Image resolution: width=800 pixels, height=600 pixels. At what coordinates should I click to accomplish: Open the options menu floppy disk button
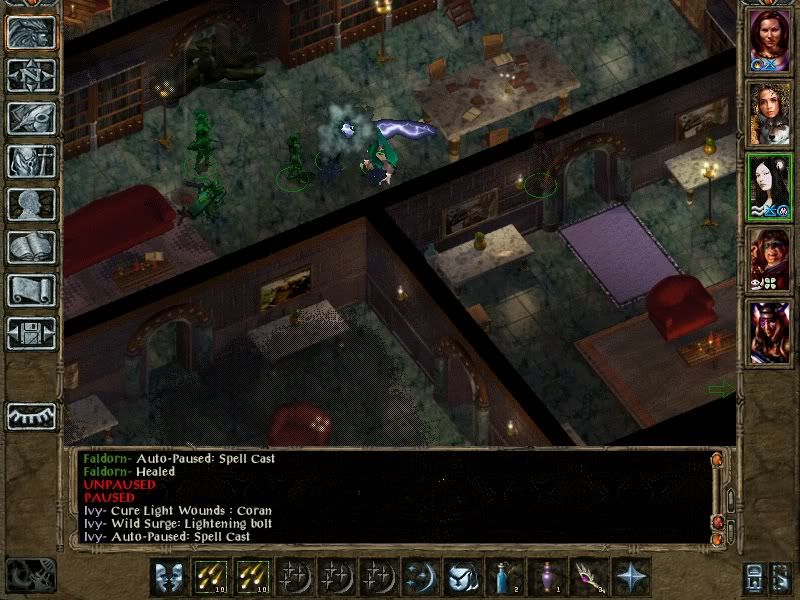click(31, 333)
